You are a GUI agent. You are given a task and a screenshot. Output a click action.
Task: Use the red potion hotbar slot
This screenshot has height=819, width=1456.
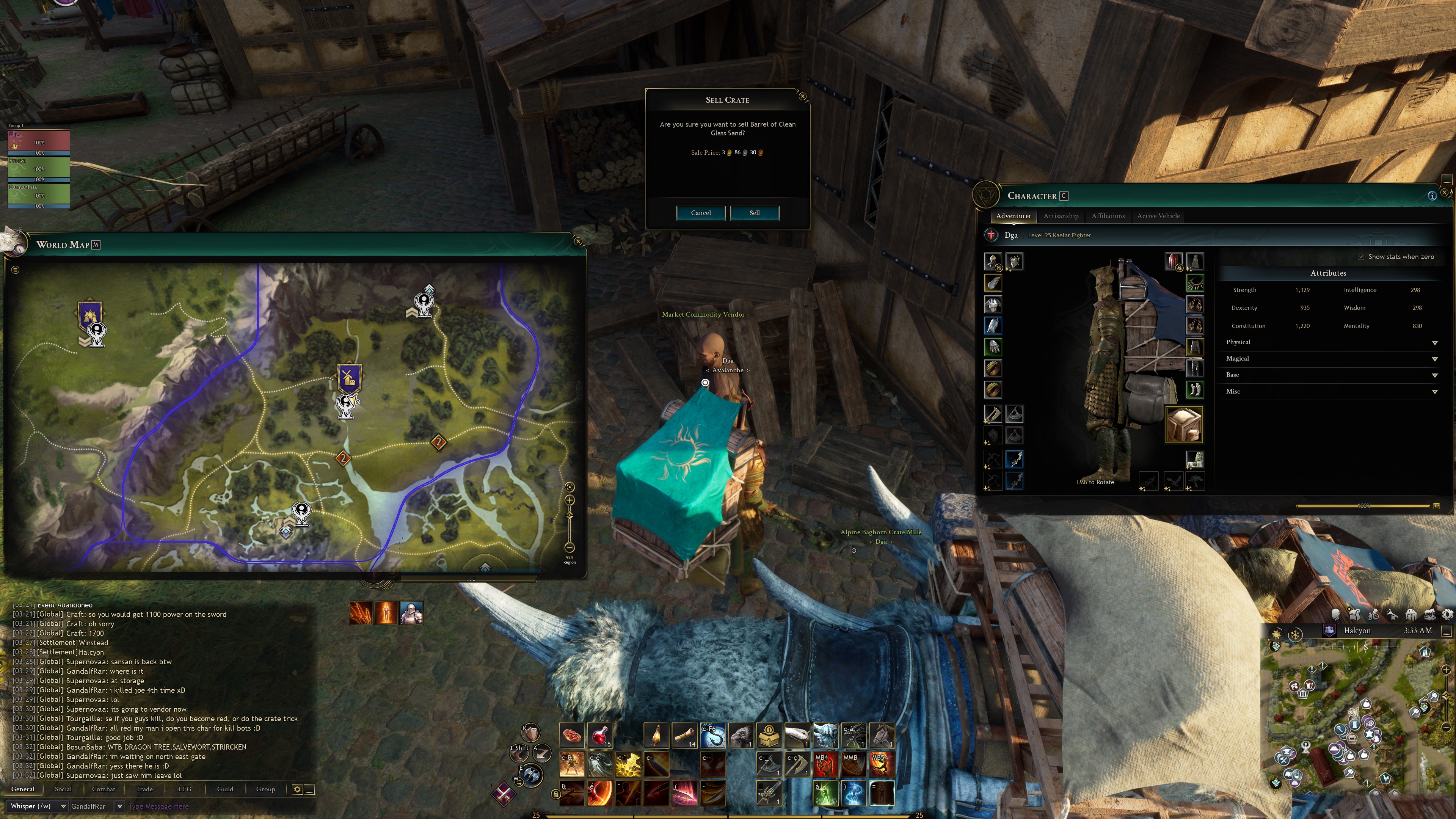pyautogui.click(x=600, y=735)
